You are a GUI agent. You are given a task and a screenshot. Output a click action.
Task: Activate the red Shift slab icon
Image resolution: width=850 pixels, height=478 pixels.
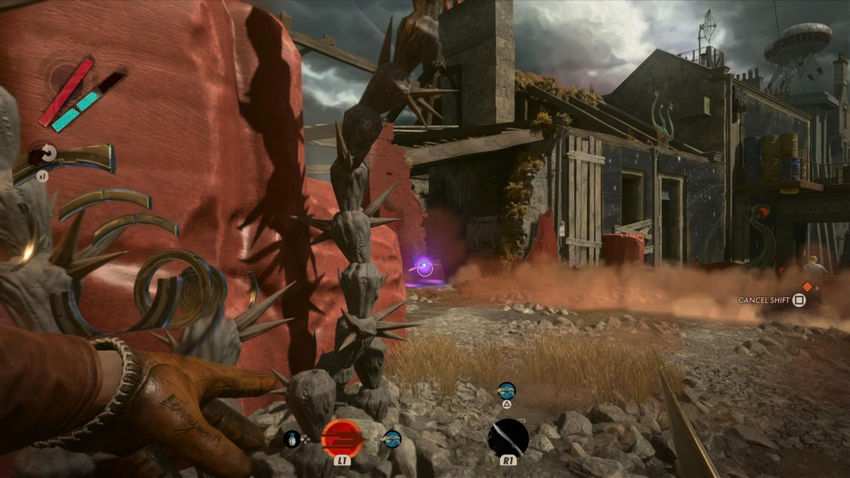(x=342, y=437)
